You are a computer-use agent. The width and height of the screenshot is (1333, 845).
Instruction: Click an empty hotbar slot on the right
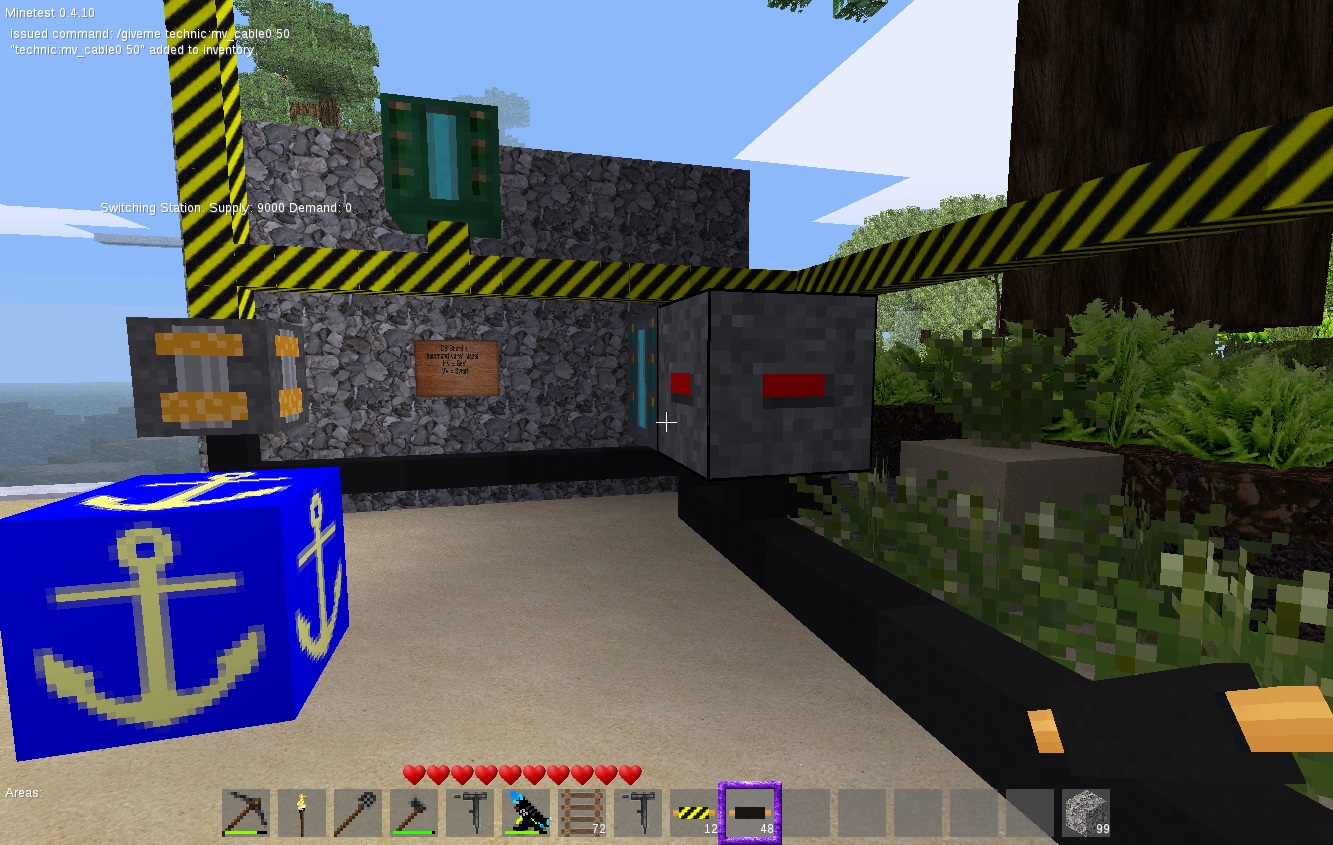(x=860, y=812)
